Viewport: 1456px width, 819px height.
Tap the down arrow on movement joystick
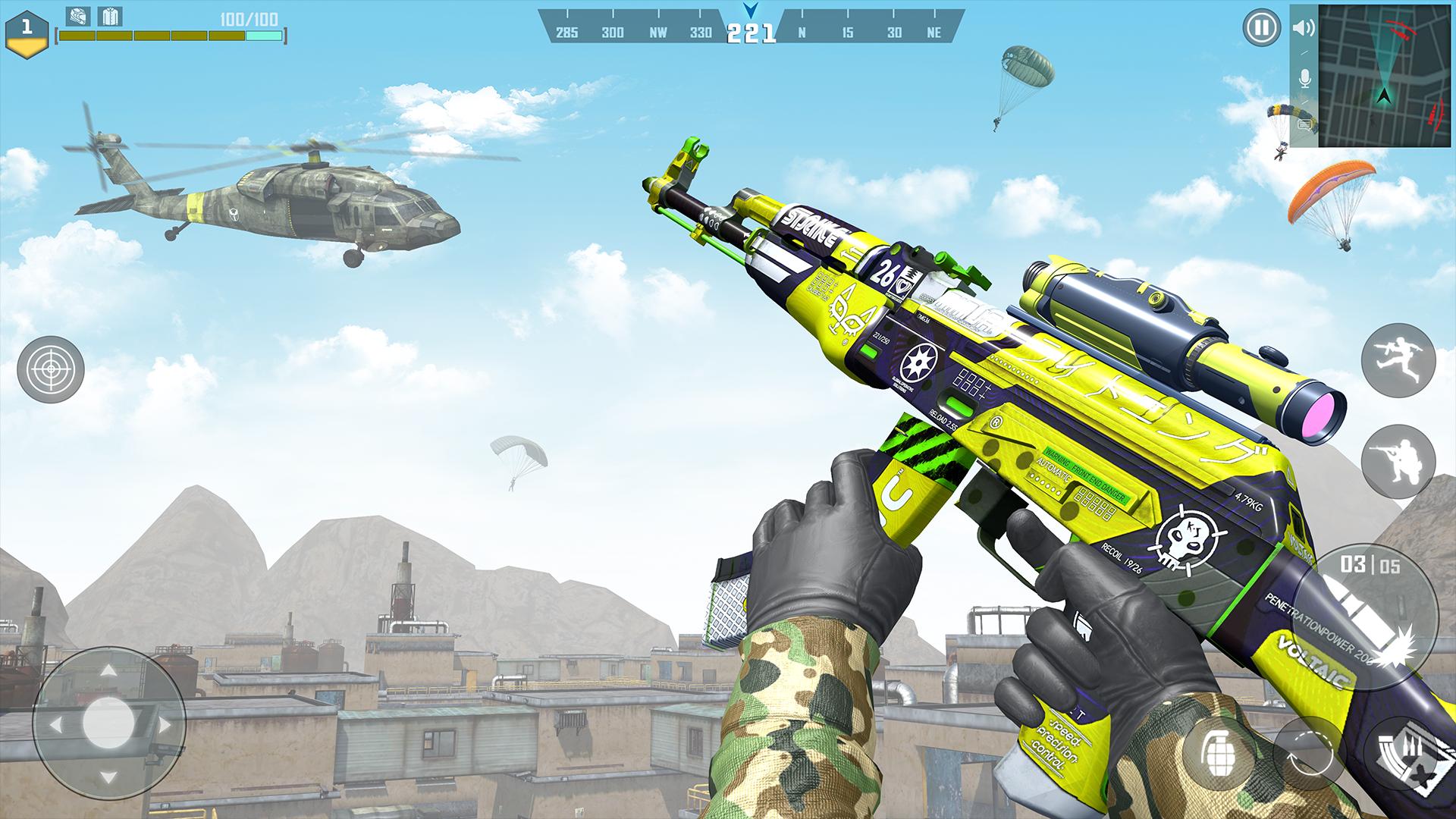(x=108, y=777)
